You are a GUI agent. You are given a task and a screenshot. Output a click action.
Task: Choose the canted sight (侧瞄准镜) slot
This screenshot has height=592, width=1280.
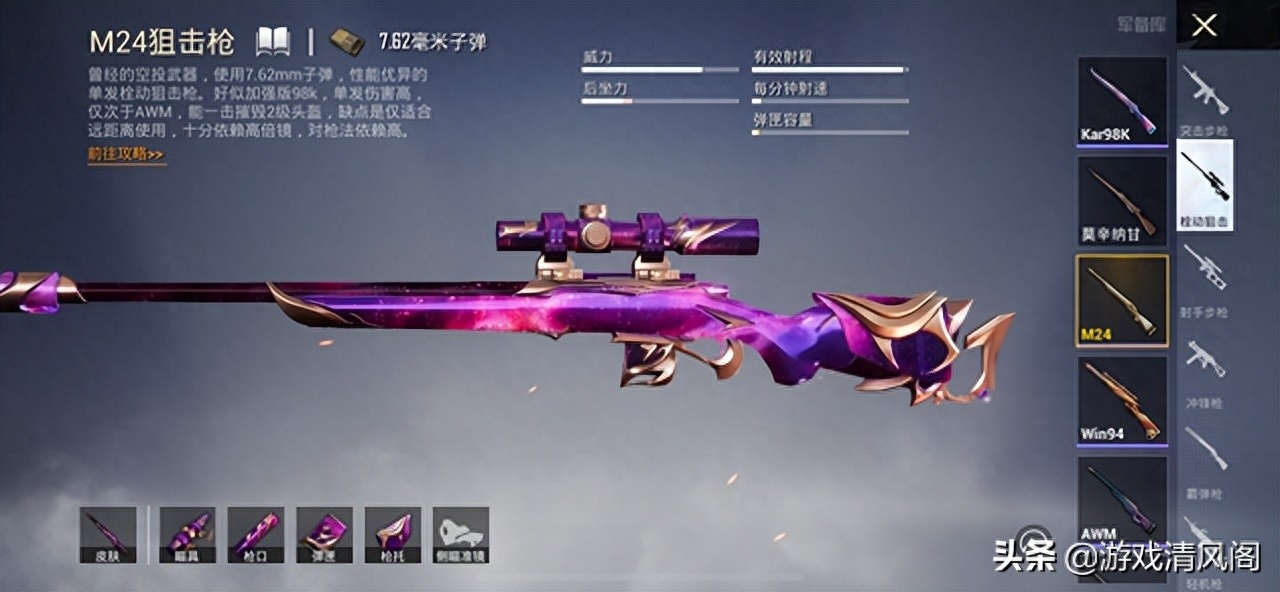(x=461, y=534)
